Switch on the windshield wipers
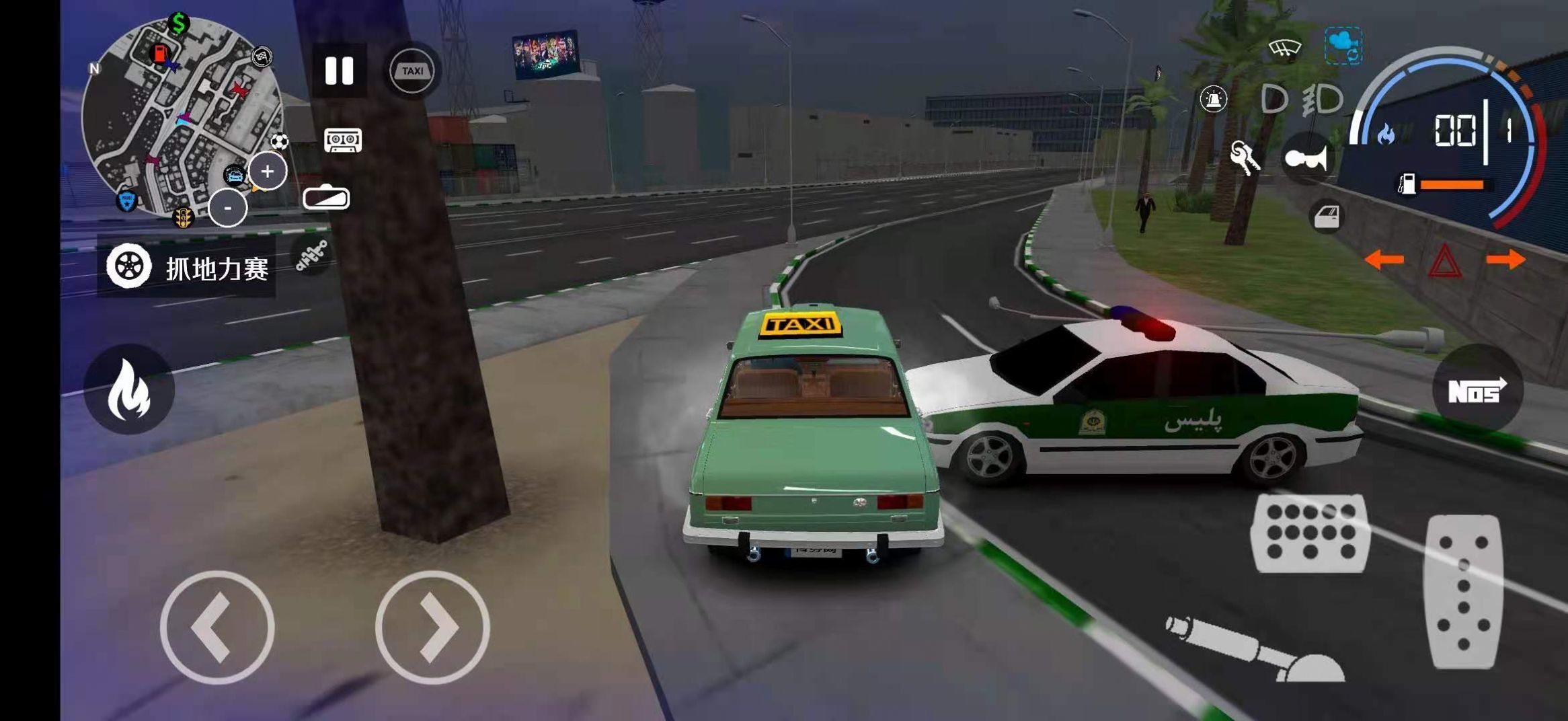 1284,48
